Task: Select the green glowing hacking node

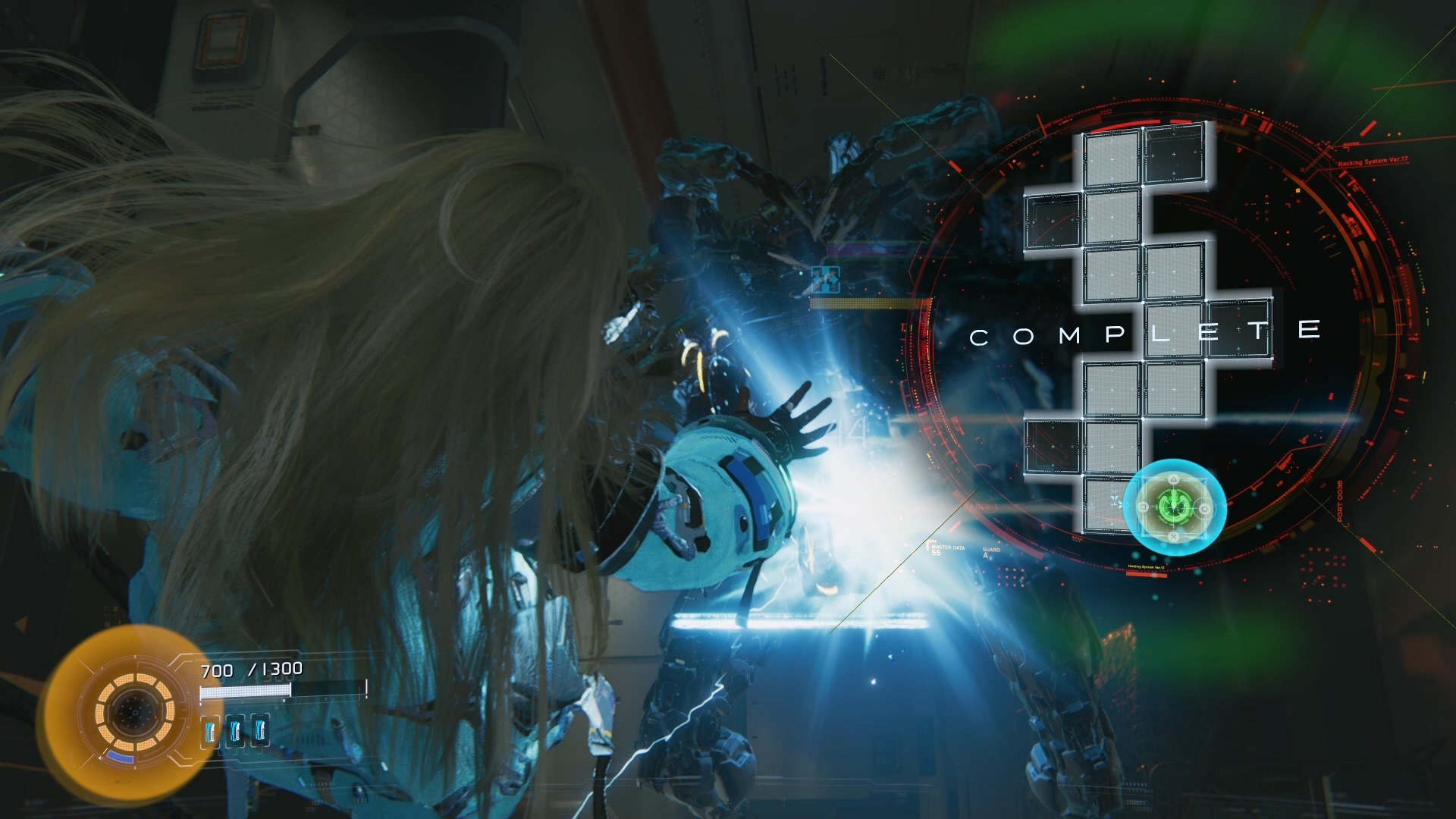Action: pyautogui.click(x=1173, y=506)
